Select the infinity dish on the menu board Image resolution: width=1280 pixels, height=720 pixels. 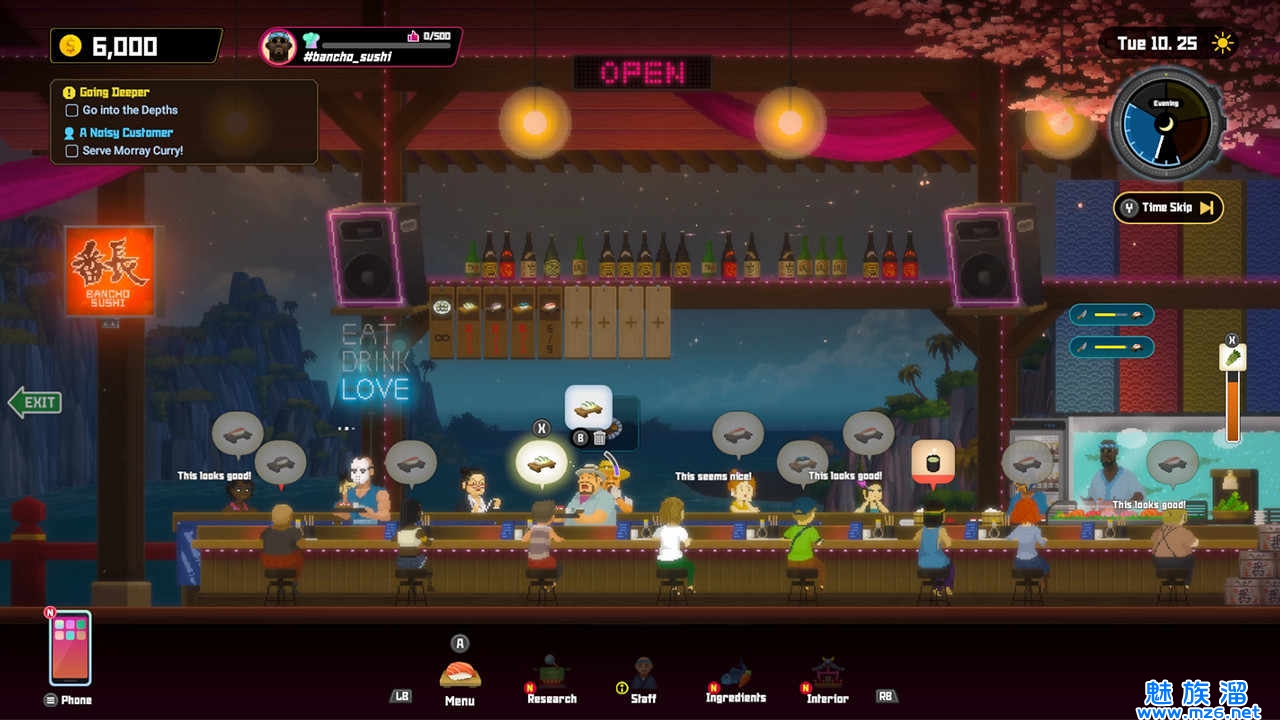coord(442,322)
